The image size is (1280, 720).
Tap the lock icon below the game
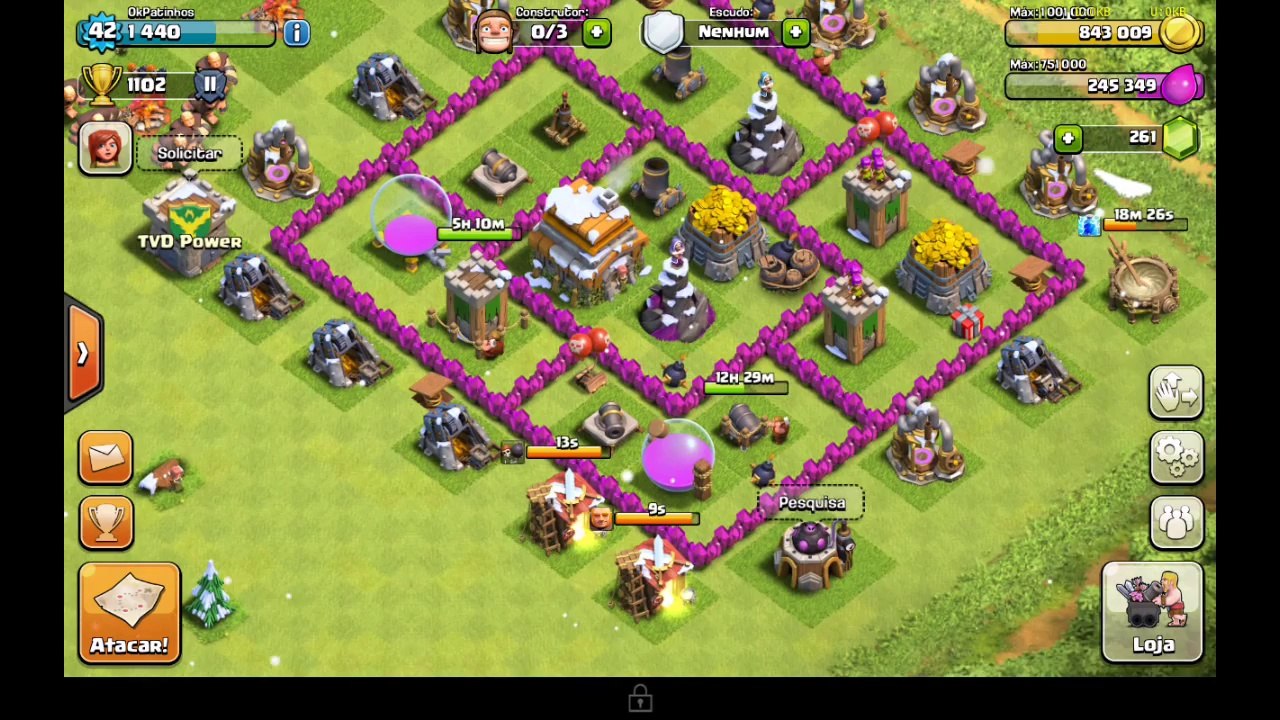[640, 699]
